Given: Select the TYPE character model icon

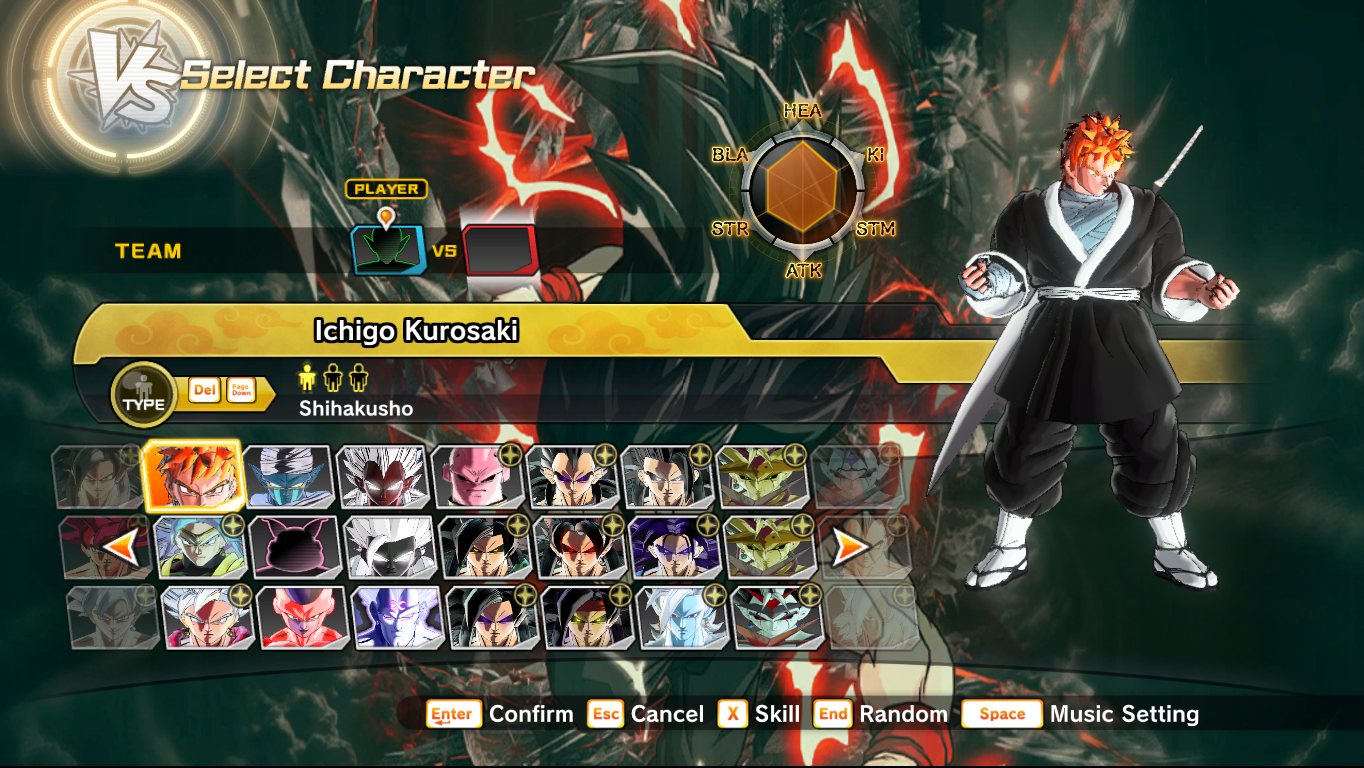Looking at the screenshot, I should pyautogui.click(x=143, y=394).
